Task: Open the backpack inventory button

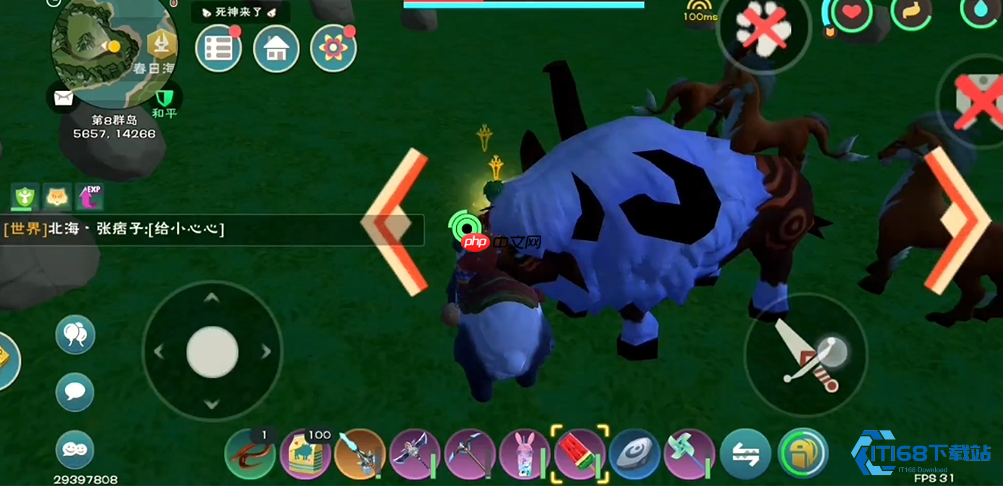Action: pos(803,454)
